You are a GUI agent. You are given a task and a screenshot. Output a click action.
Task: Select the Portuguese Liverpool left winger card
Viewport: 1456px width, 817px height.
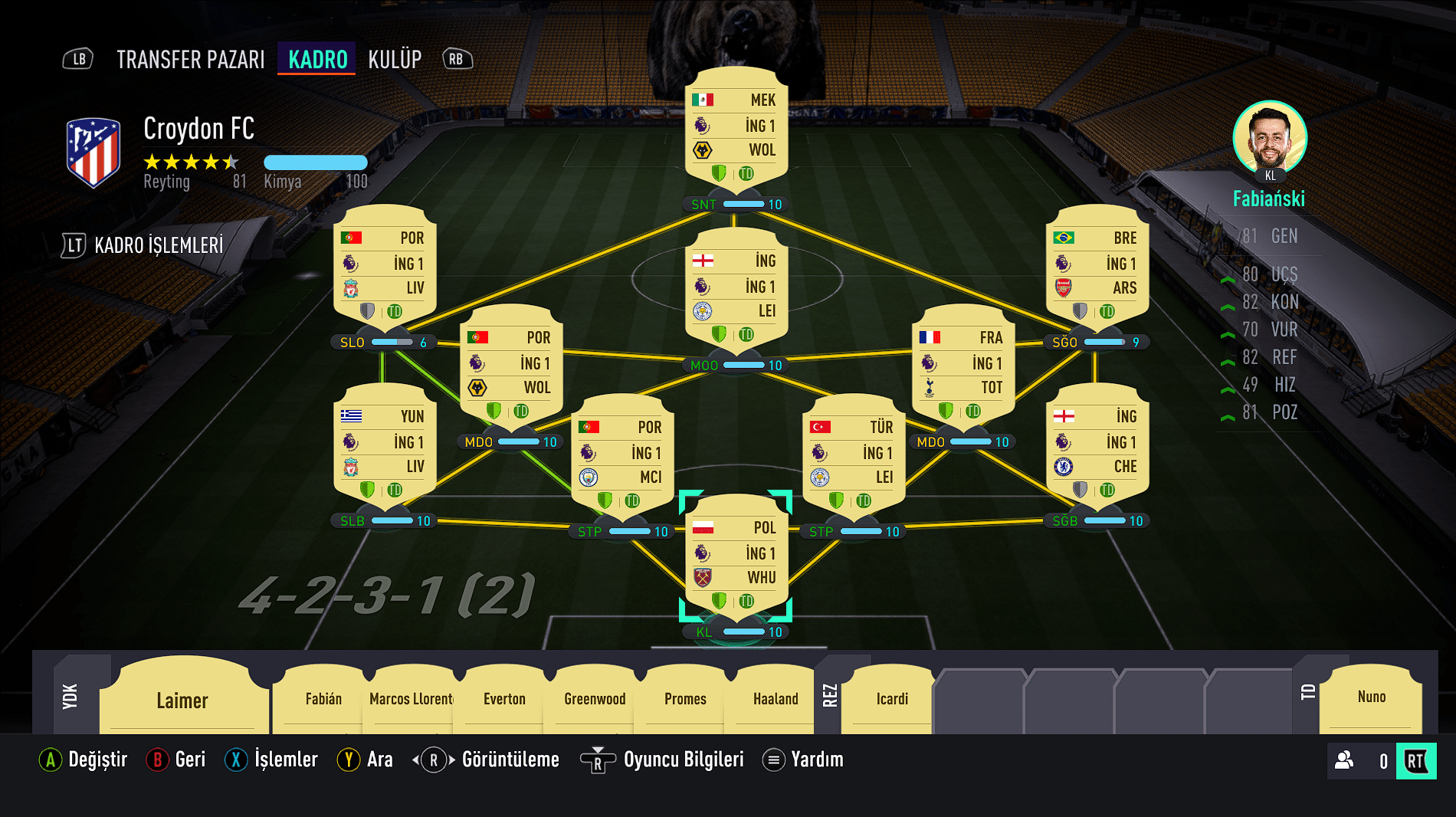point(385,268)
